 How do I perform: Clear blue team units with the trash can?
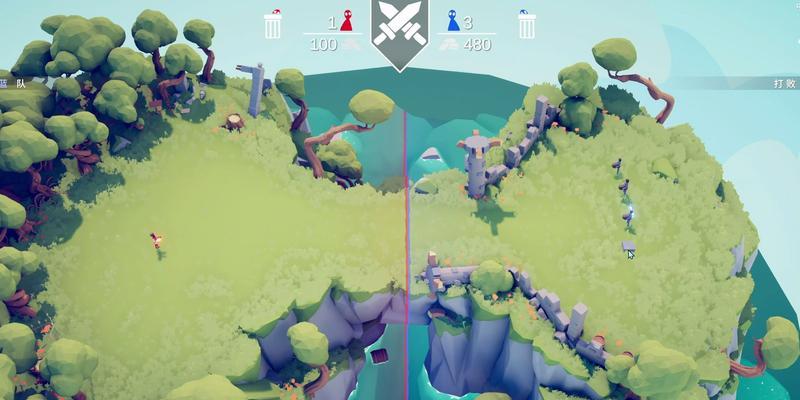coord(526,24)
